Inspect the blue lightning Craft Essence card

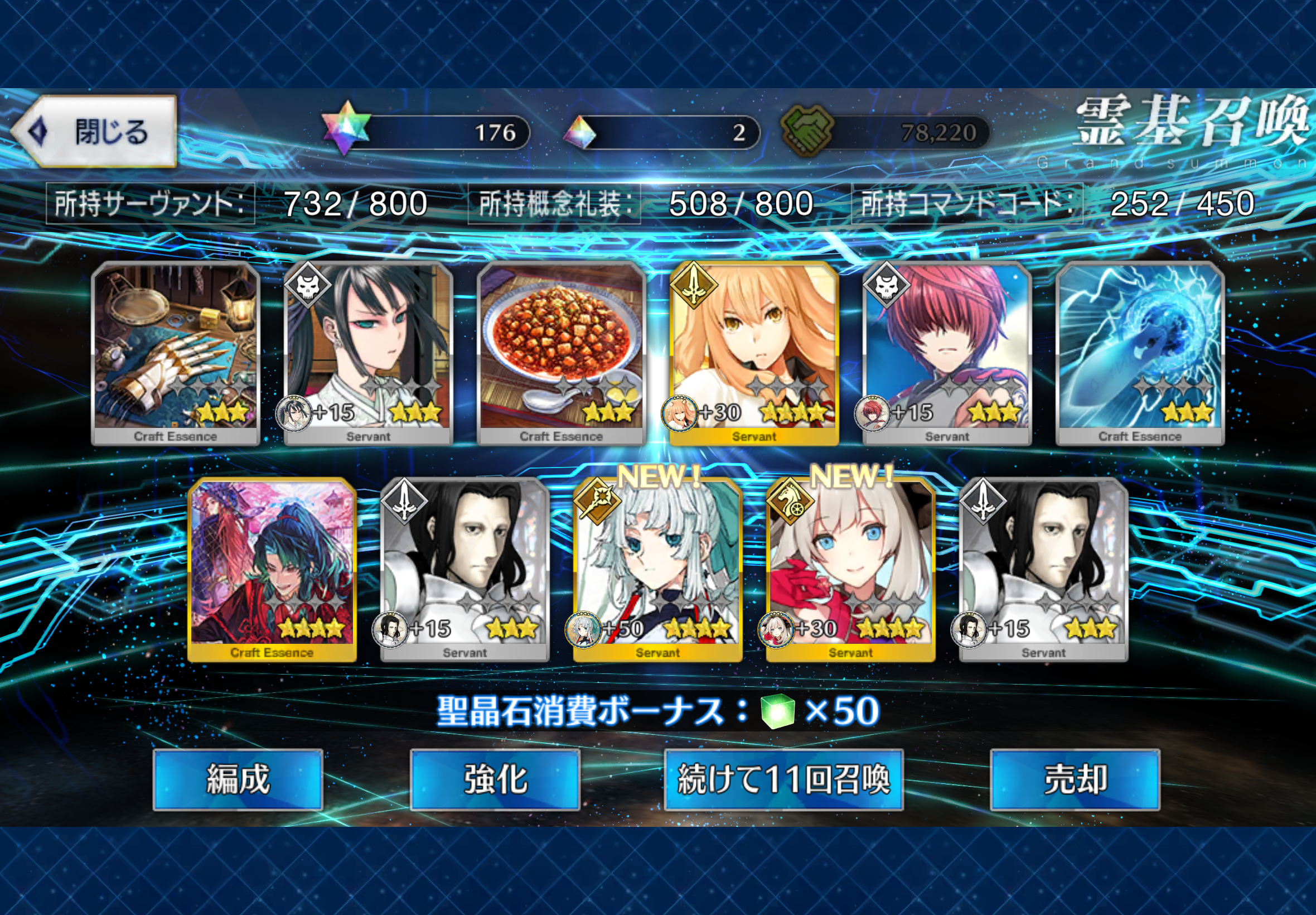[1140, 353]
